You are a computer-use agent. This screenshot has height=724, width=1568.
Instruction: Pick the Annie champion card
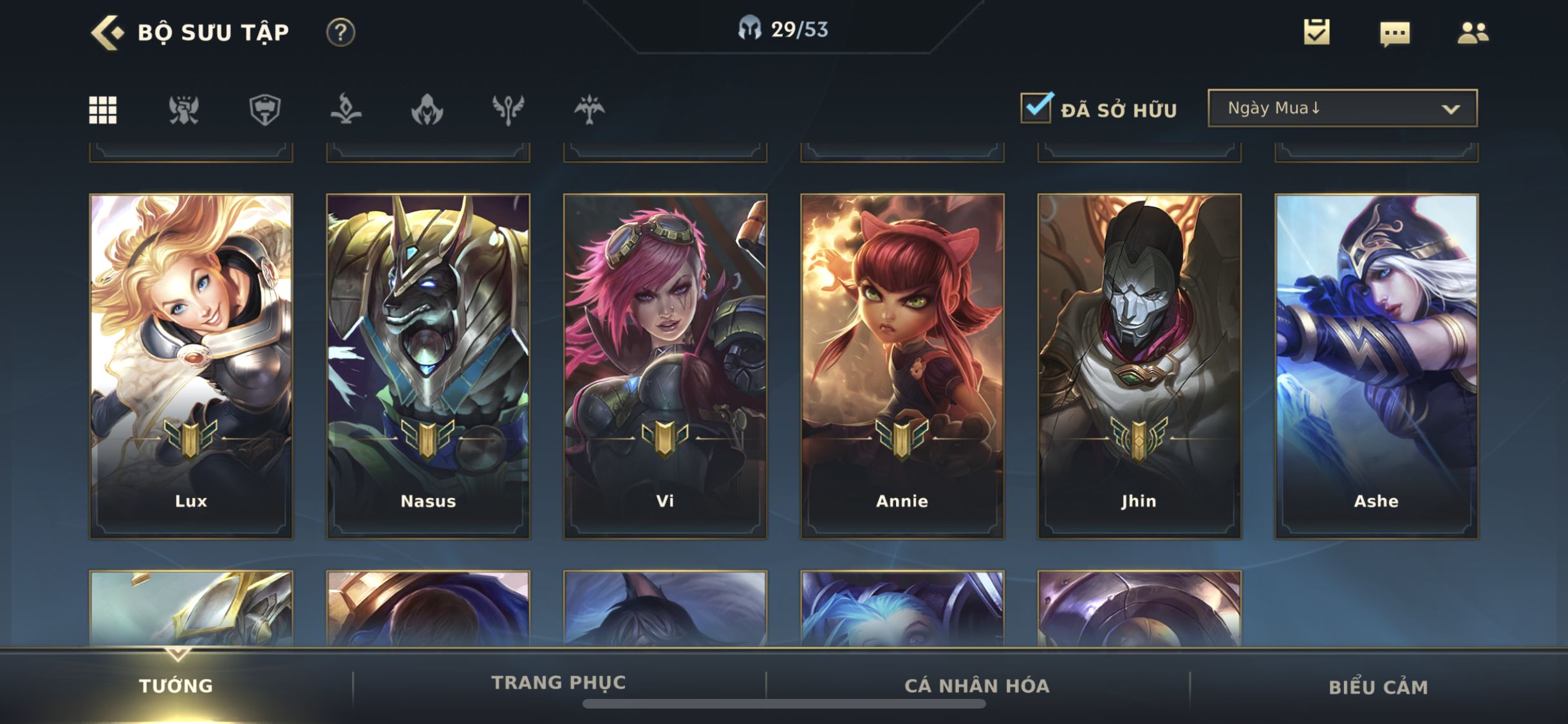click(902, 366)
